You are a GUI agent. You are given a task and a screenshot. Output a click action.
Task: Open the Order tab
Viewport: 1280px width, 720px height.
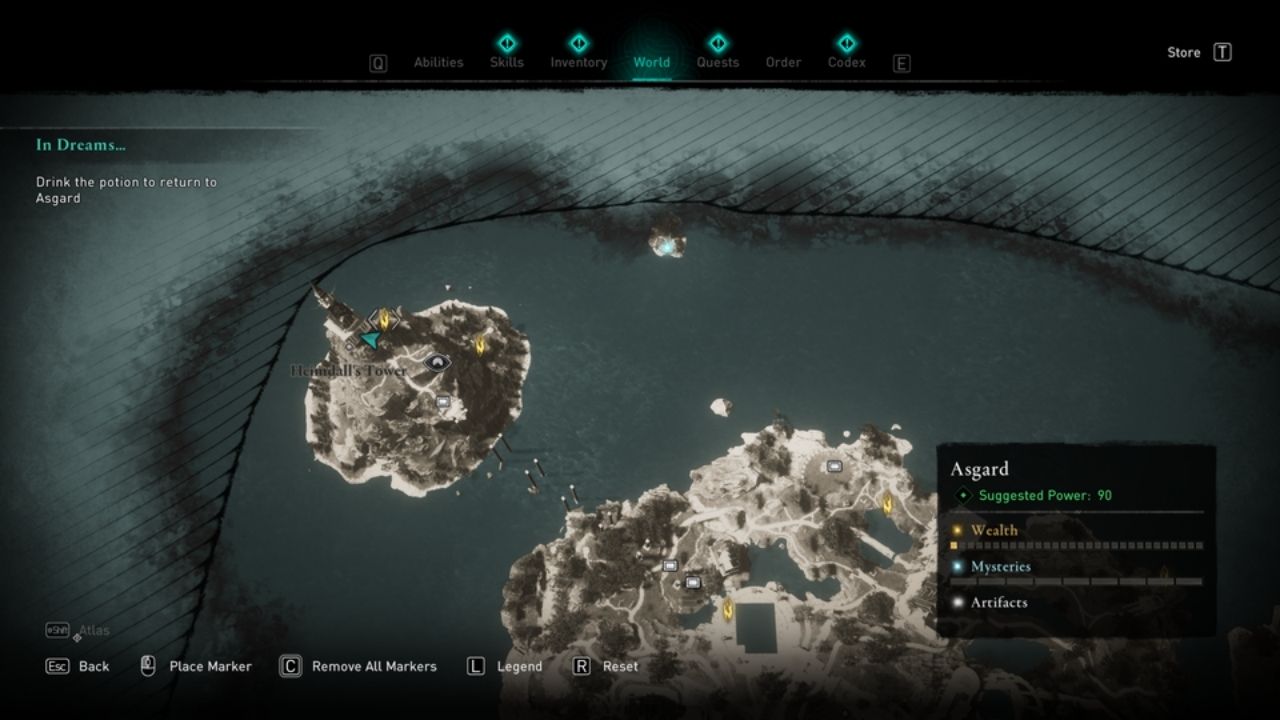783,62
